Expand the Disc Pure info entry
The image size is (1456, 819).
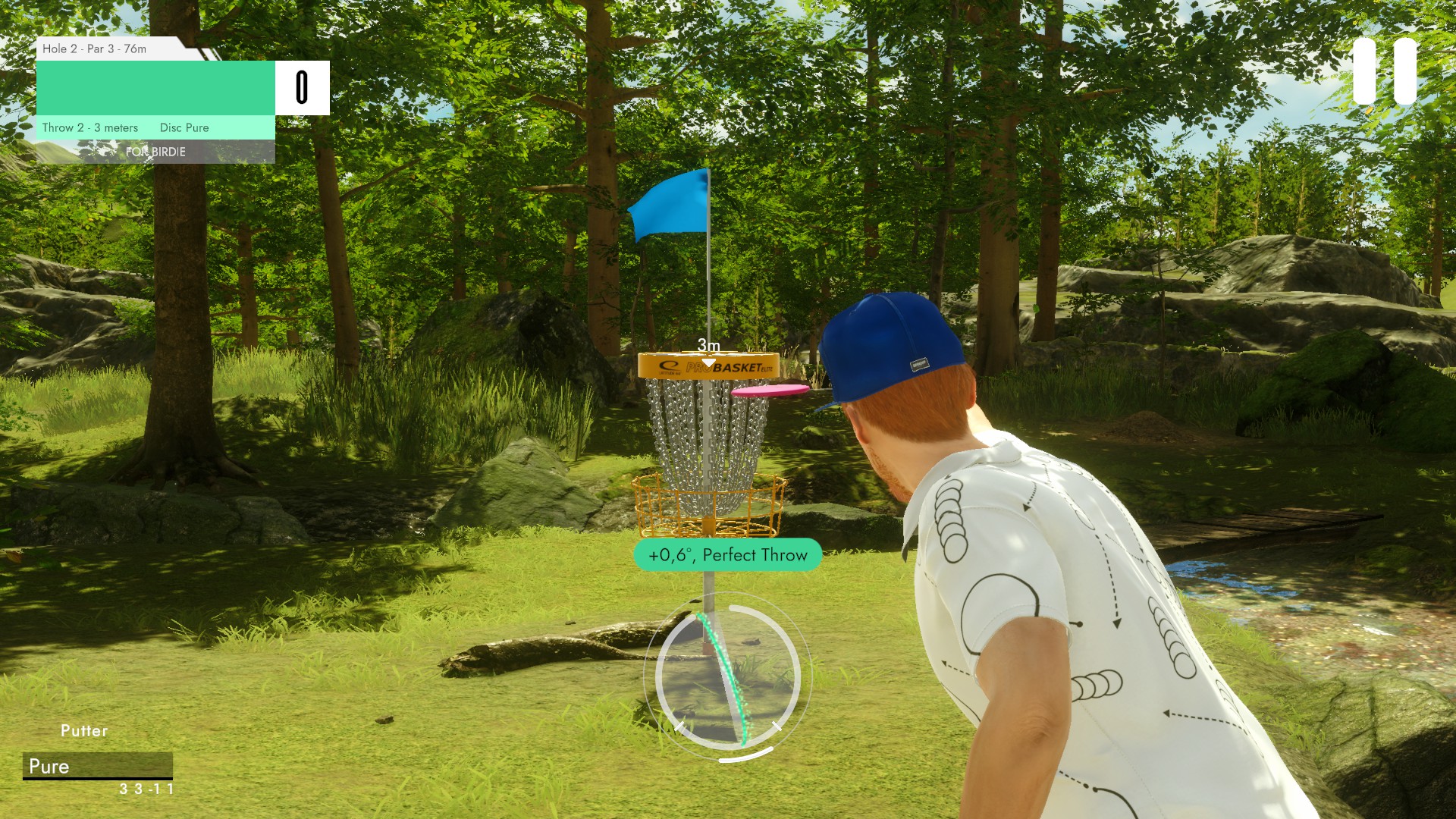pyautogui.click(x=184, y=127)
